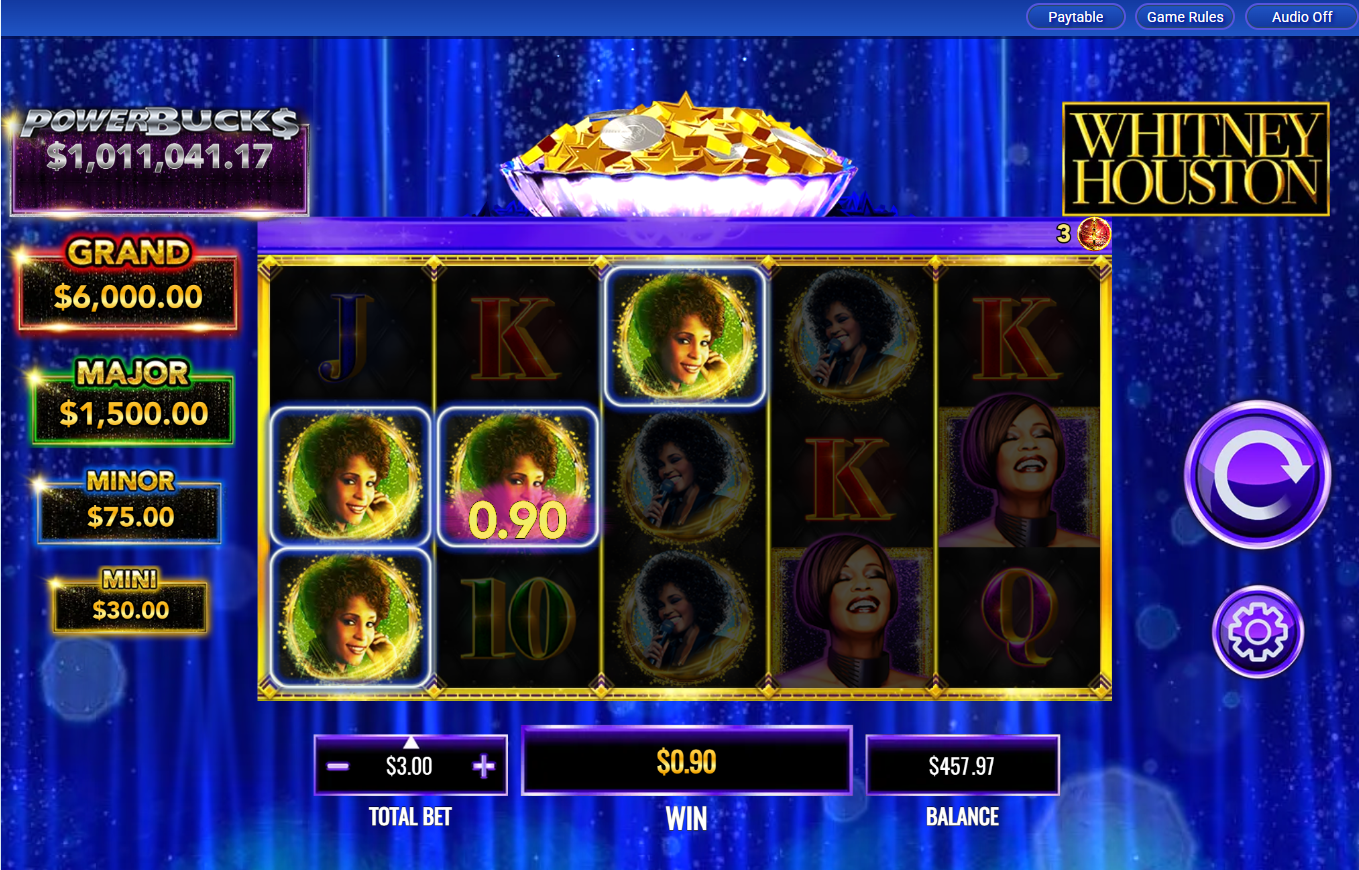This screenshot has height=870, width=1359.
Task: Click the glowing 0.90 win symbol
Action: coord(517,477)
